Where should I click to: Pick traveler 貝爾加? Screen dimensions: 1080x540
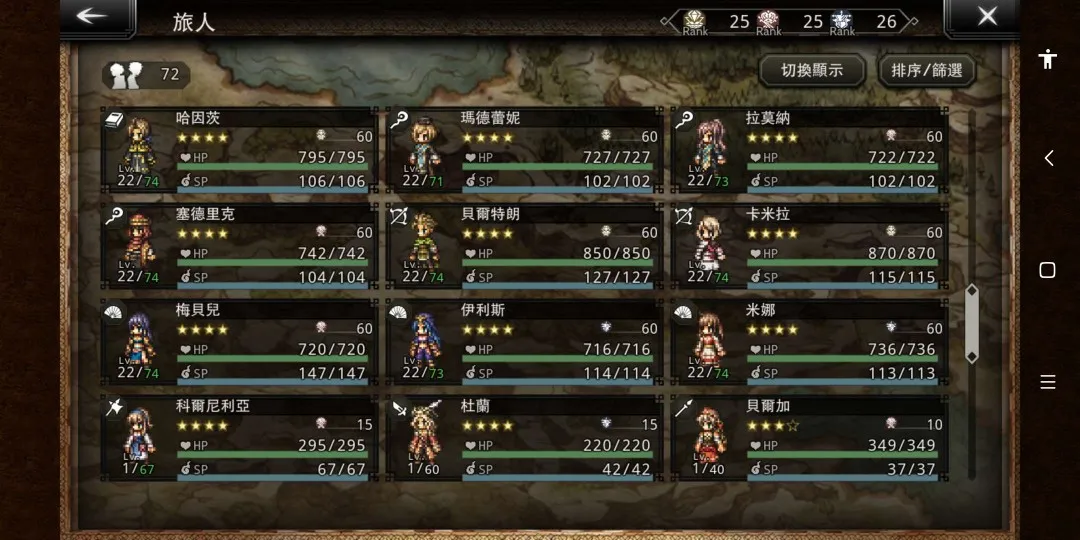pyautogui.click(x=809, y=438)
